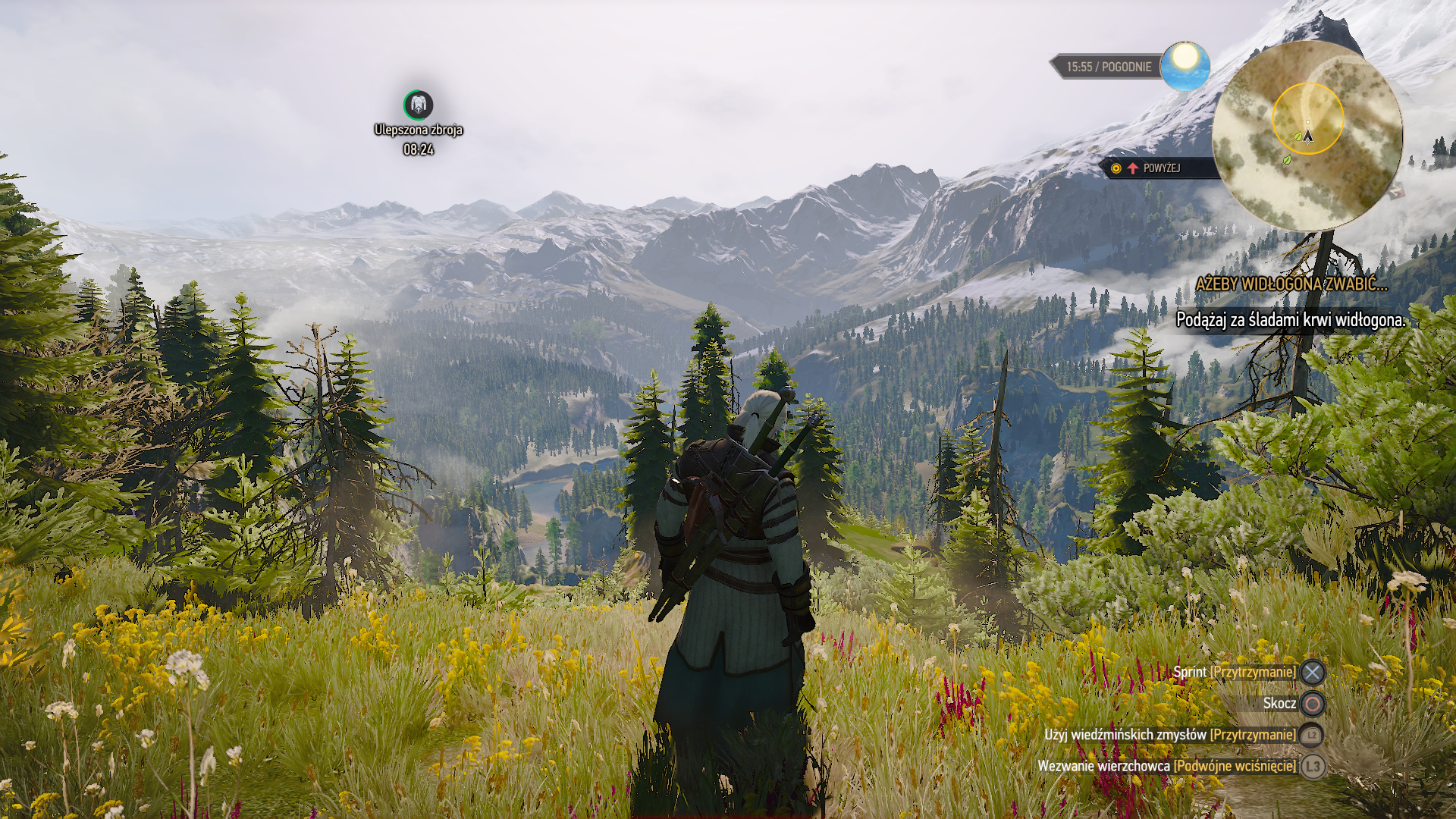Viewport: 1456px width, 819px height.
Task: Click the Powyżej objective direction marker
Action: click(x=1153, y=168)
